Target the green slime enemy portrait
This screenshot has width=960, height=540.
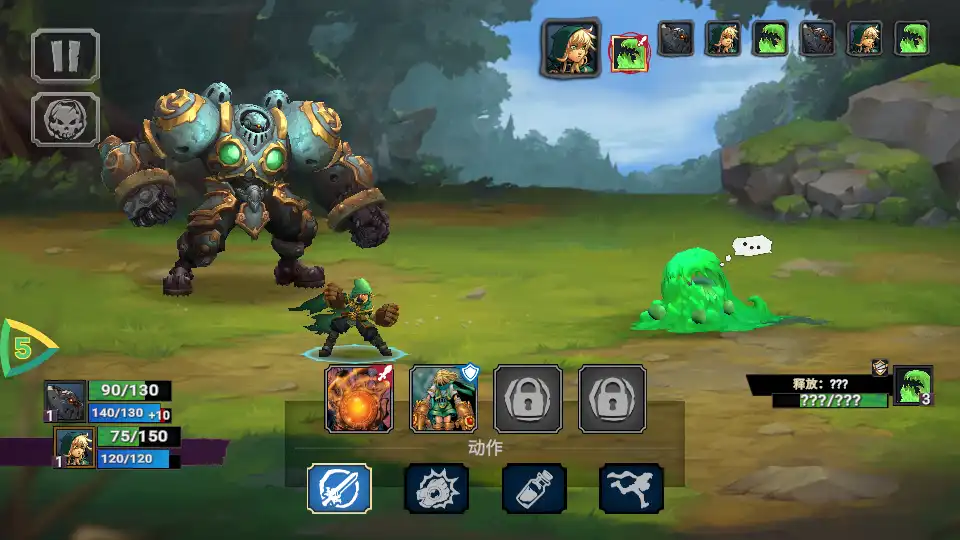point(912,386)
